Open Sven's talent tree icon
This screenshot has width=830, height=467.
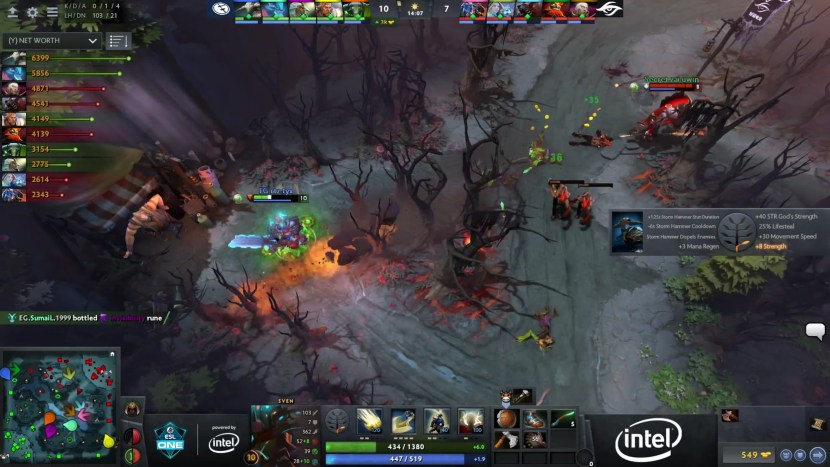pyautogui.click(x=338, y=420)
